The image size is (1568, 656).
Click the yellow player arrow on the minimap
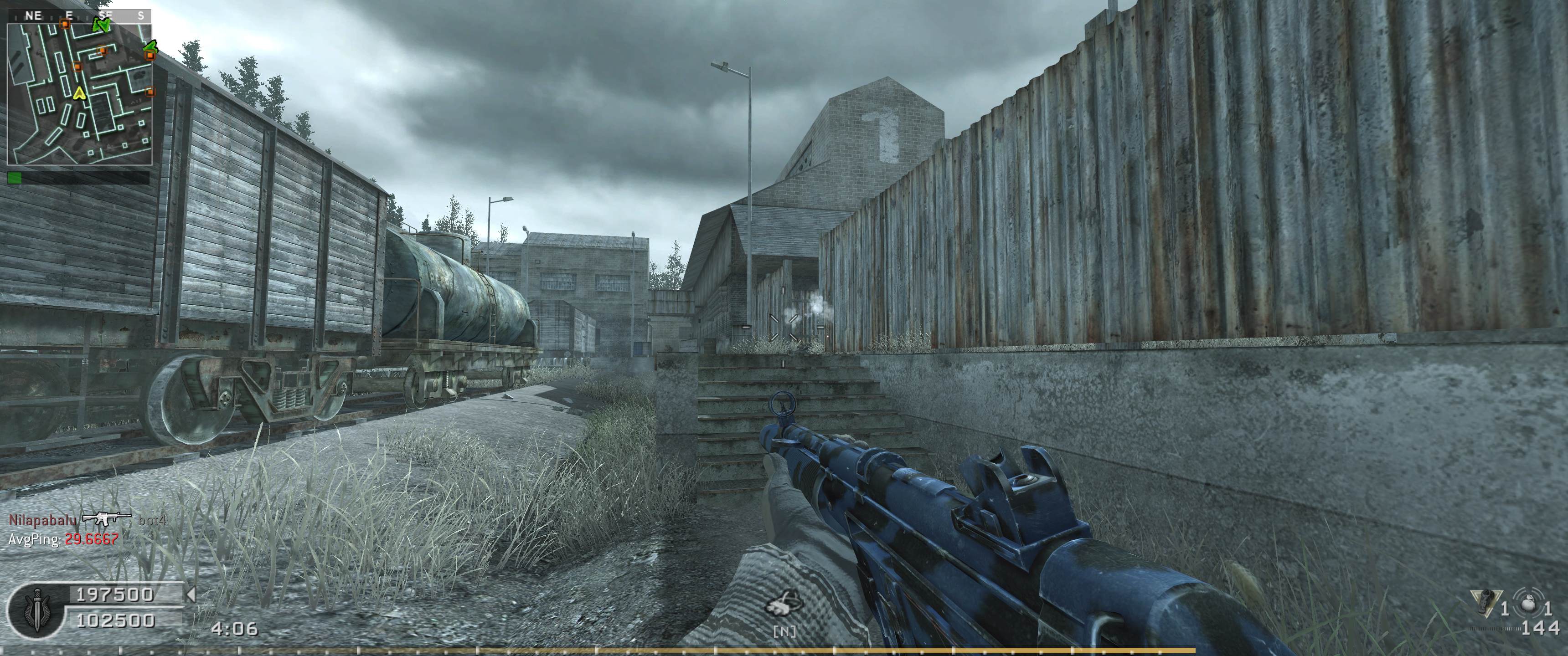(x=78, y=94)
